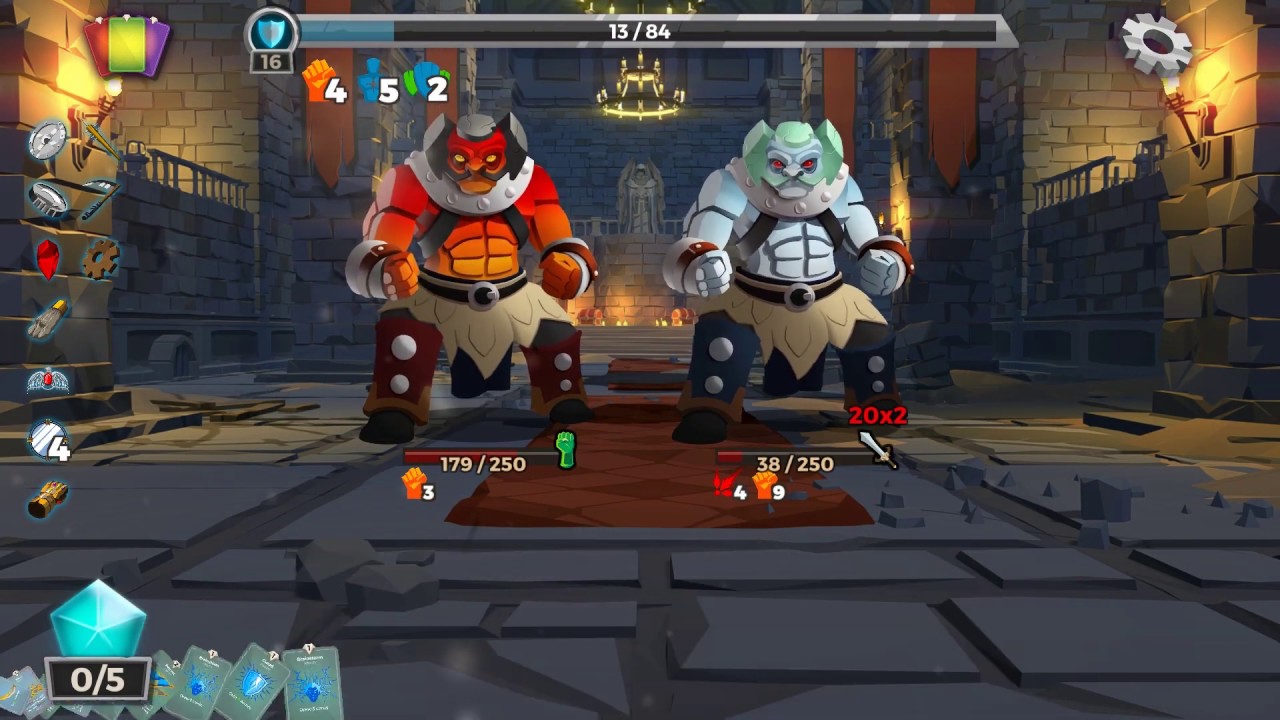The width and height of the screenshot is (1280, 720).
Task: Inspect the bronze gear relic
Action: (x=100, y=258)
